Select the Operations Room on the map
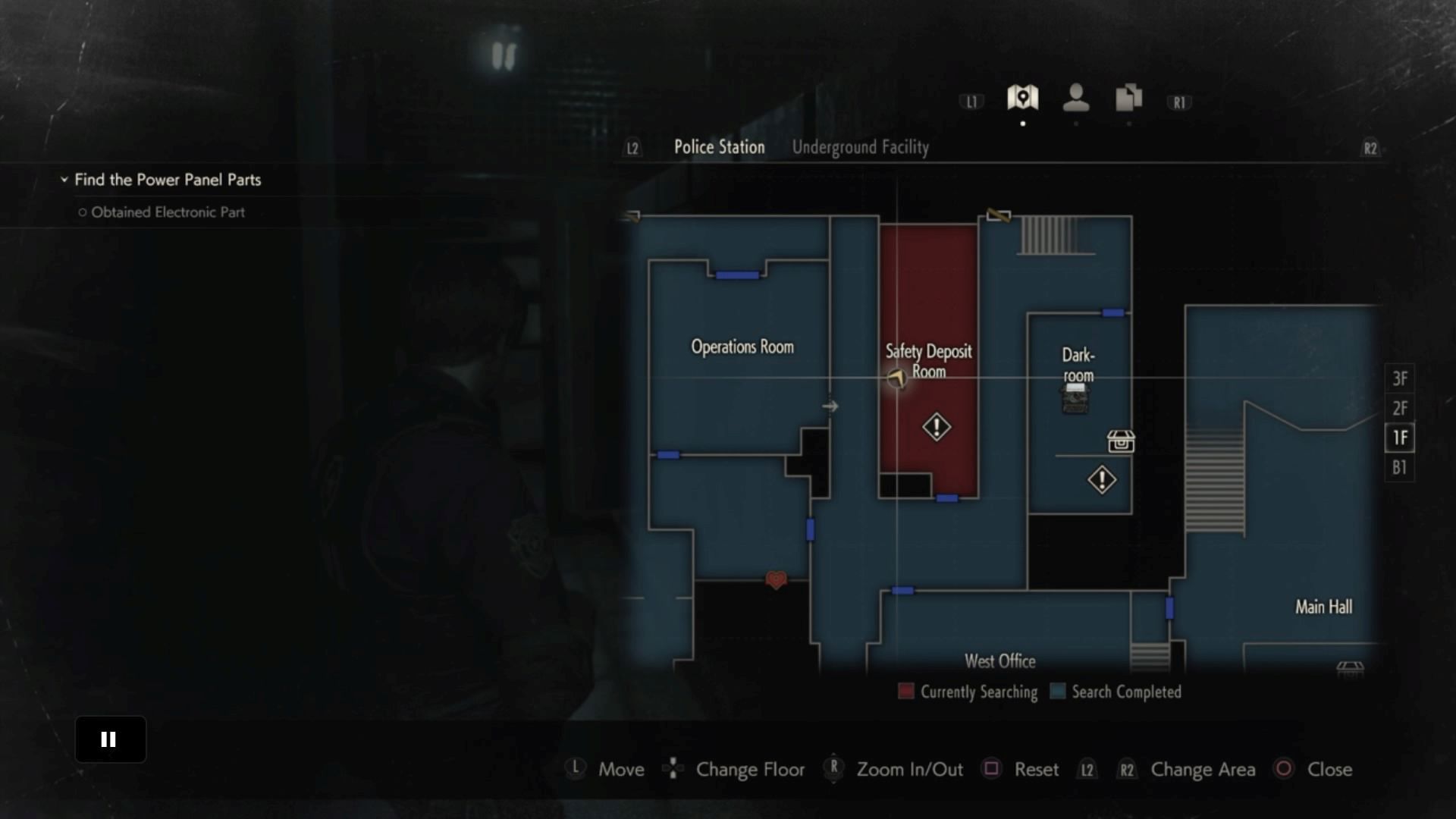 coord(742,347)
